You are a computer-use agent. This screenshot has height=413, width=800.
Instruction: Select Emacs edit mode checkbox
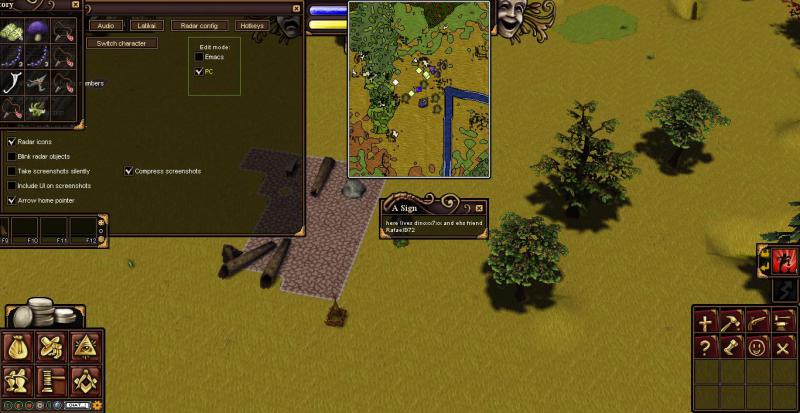pyautogui.click(x=199, y=57)
